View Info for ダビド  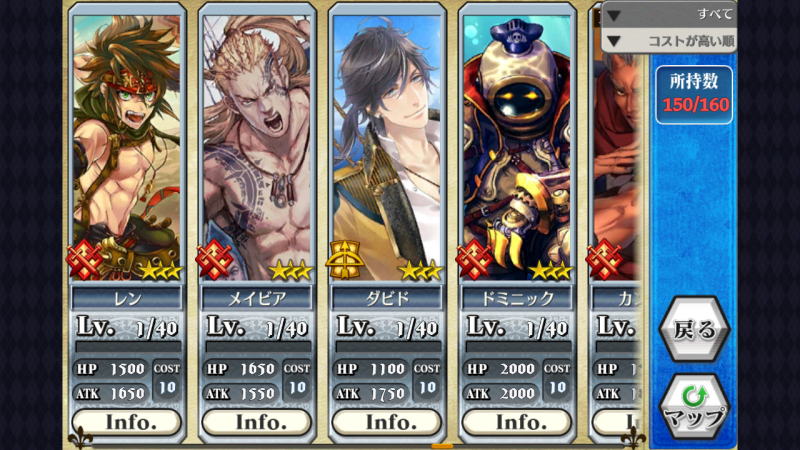[387, 422]
